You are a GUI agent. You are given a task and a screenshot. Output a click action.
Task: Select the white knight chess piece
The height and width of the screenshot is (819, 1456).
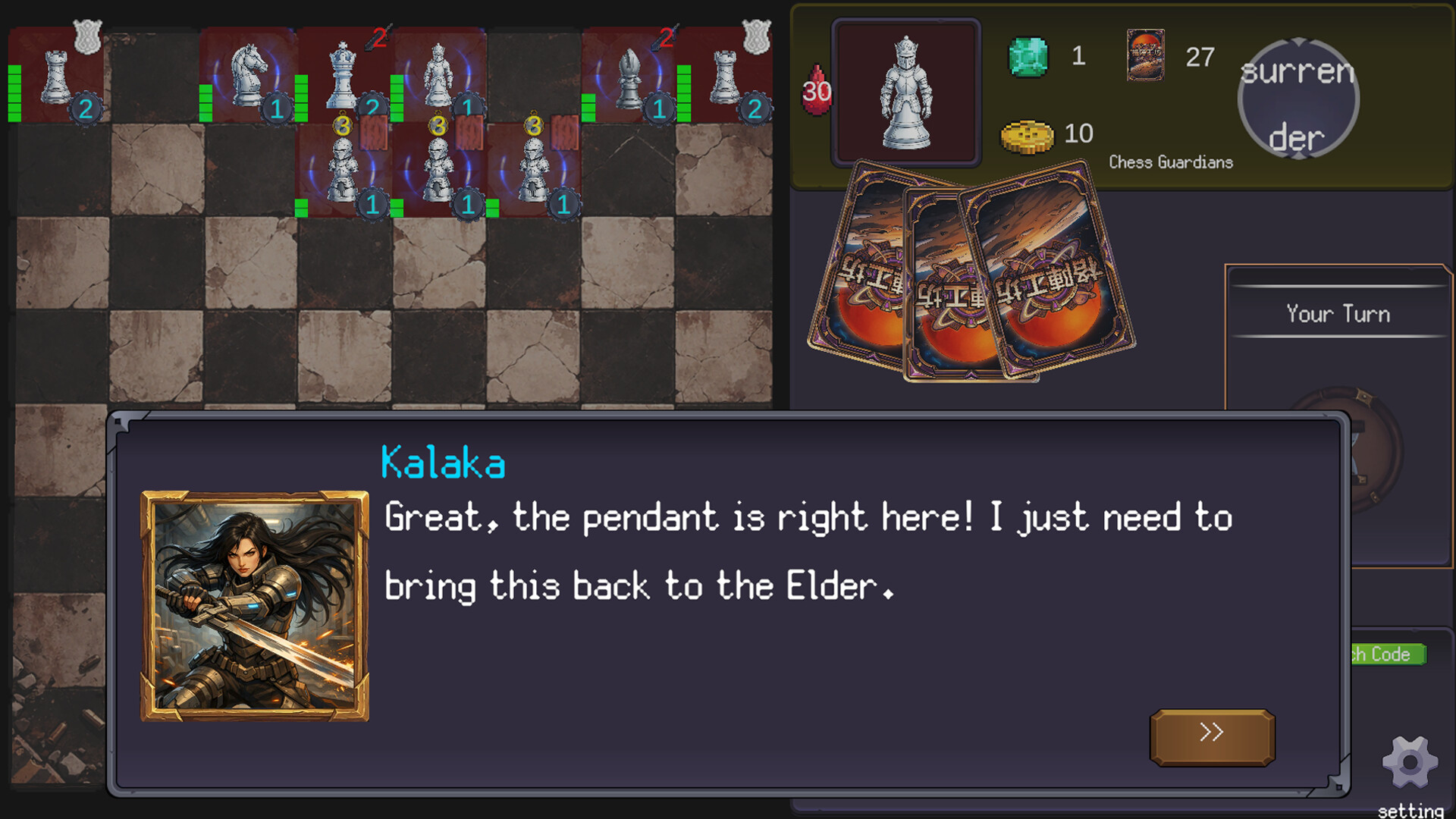[x=249, y=74]
